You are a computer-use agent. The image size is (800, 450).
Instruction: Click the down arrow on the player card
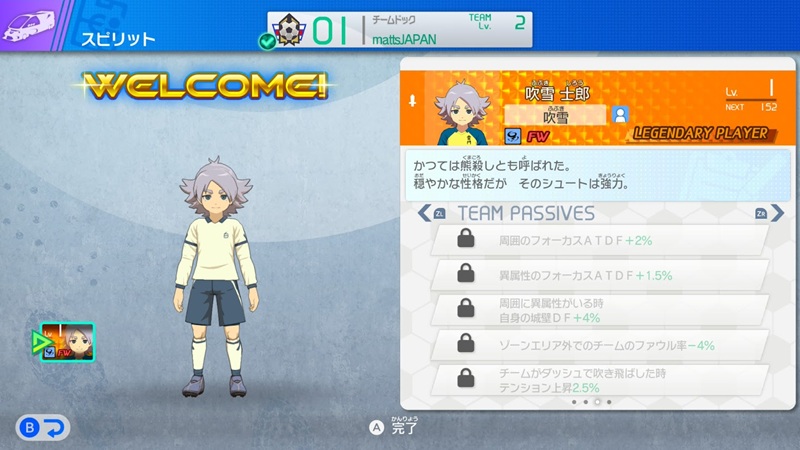point(412,101)
